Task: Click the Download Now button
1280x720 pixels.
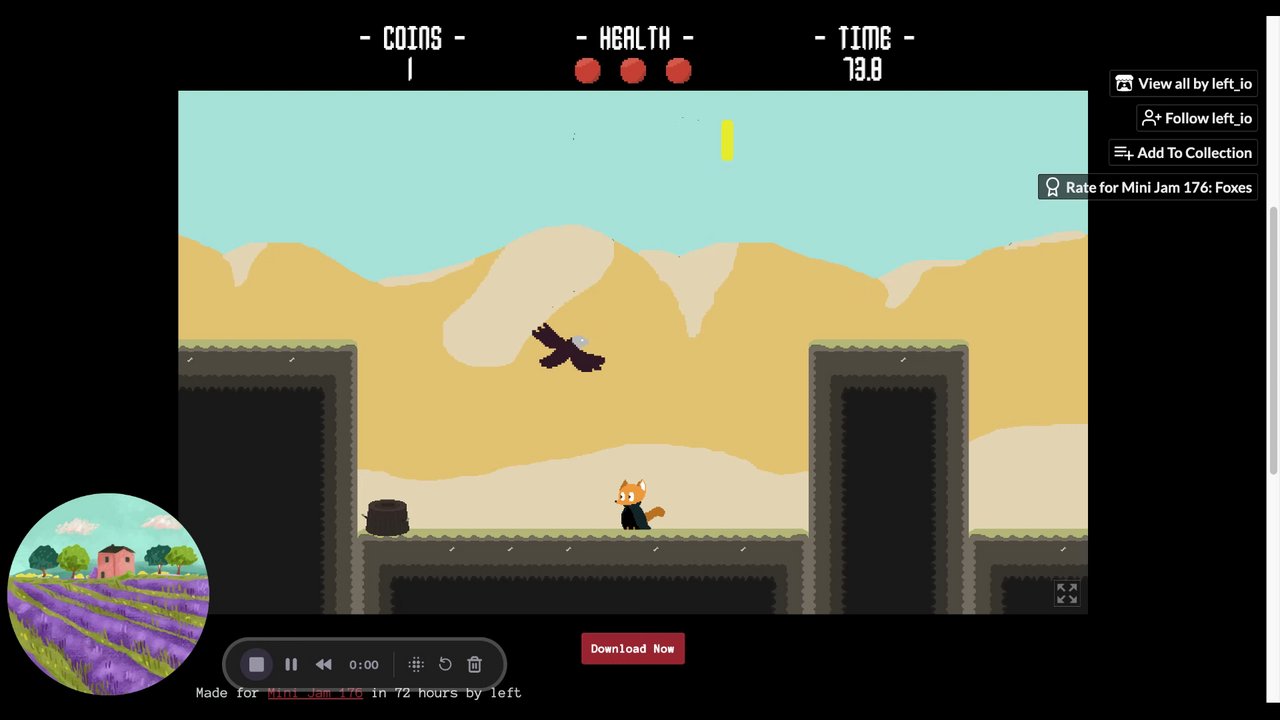Action: click(632, 648)
